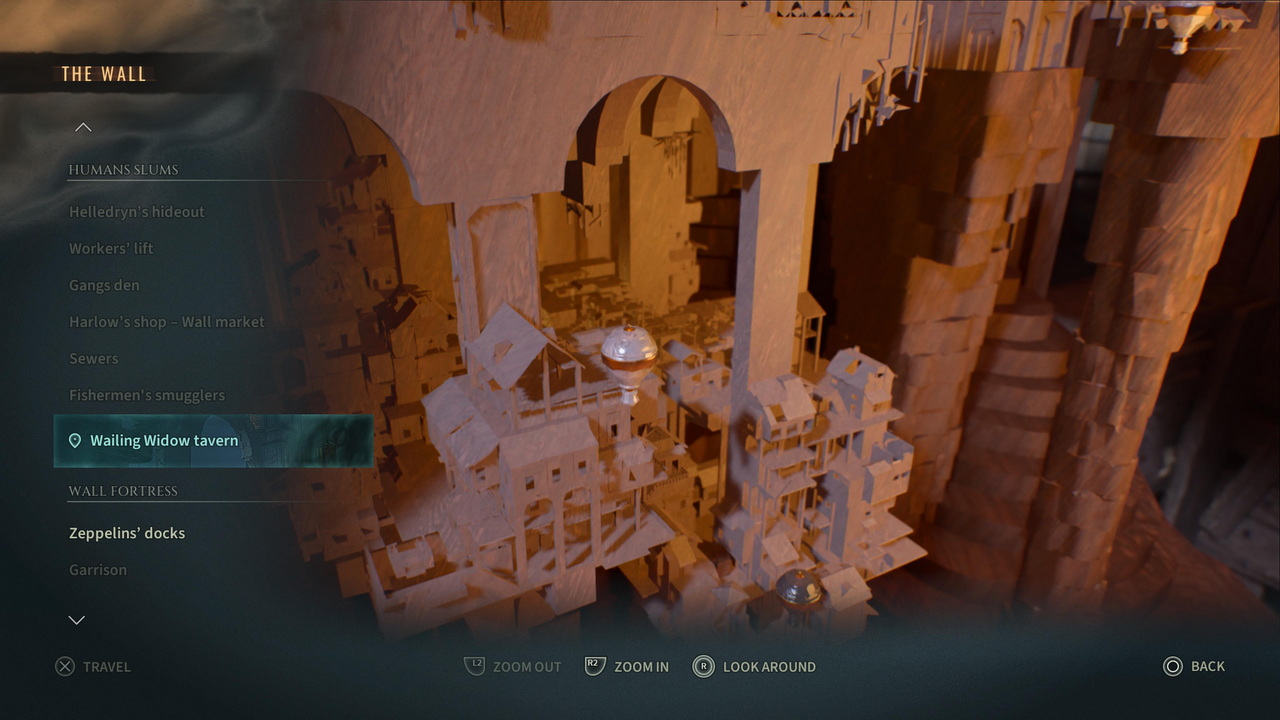Choose the Workers' lift destination
This screenshot has height=720, width=1280.
pyautogui.click(x=111, y=249)
